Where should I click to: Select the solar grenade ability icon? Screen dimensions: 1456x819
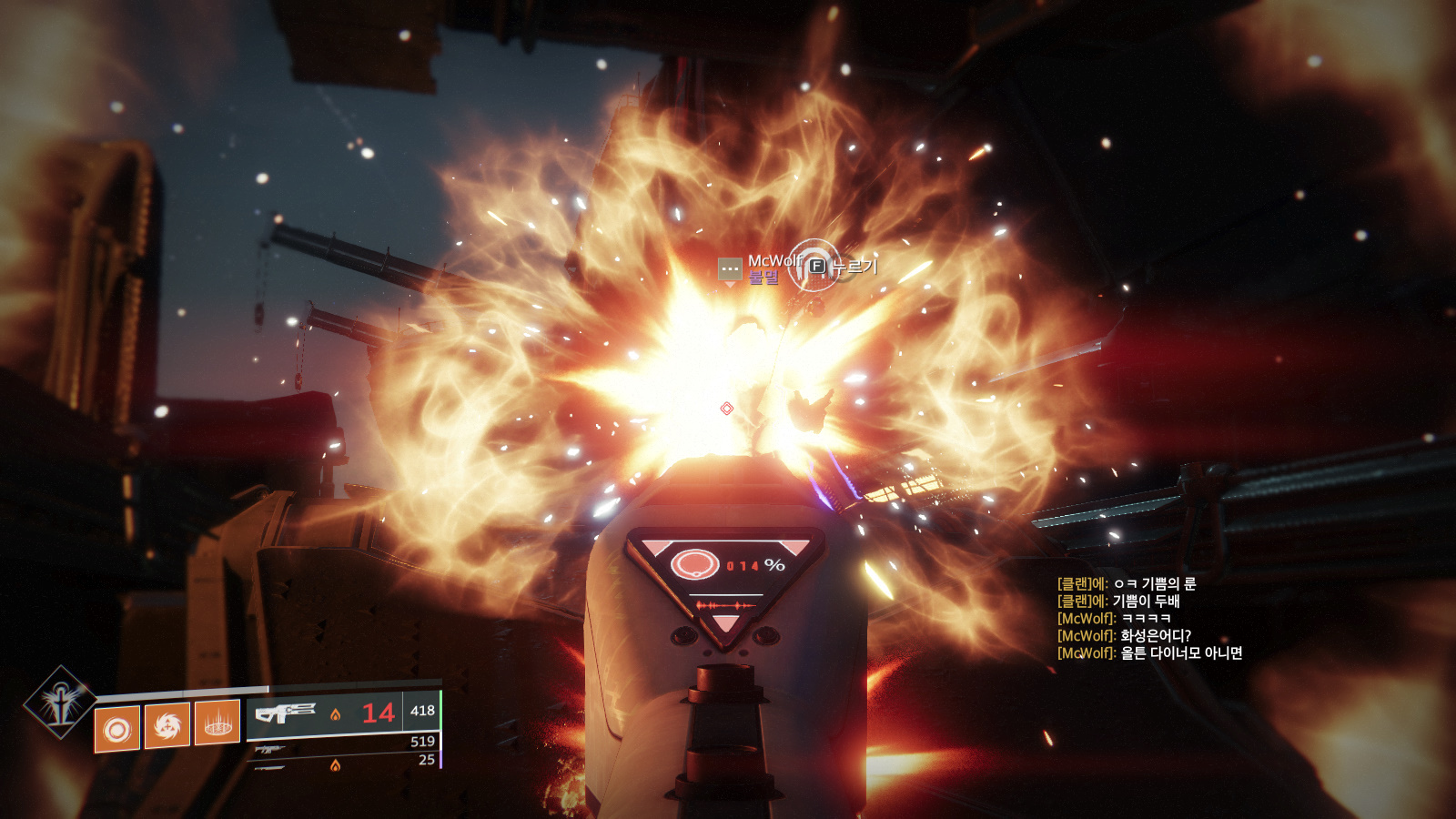click(x=117, y=729)
